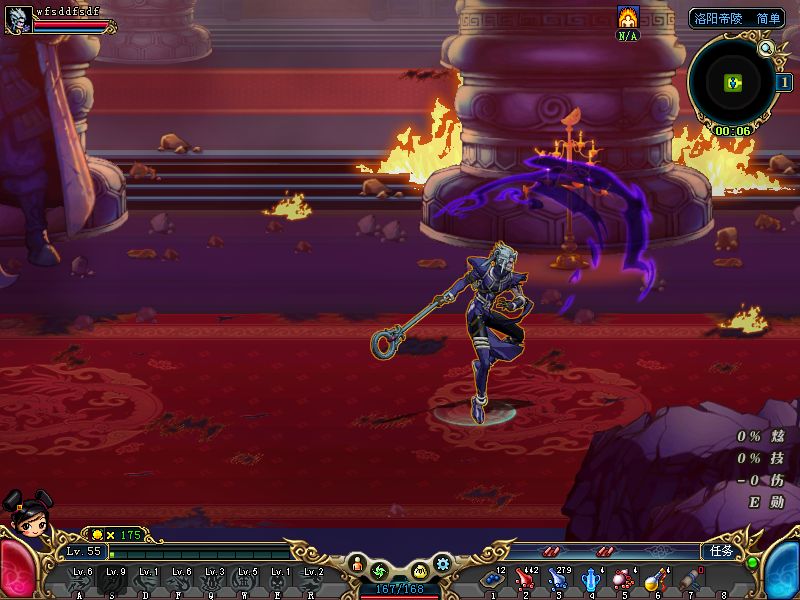Select the circular dungeon minimap
The image size is (800, 600).
point(732,82)
